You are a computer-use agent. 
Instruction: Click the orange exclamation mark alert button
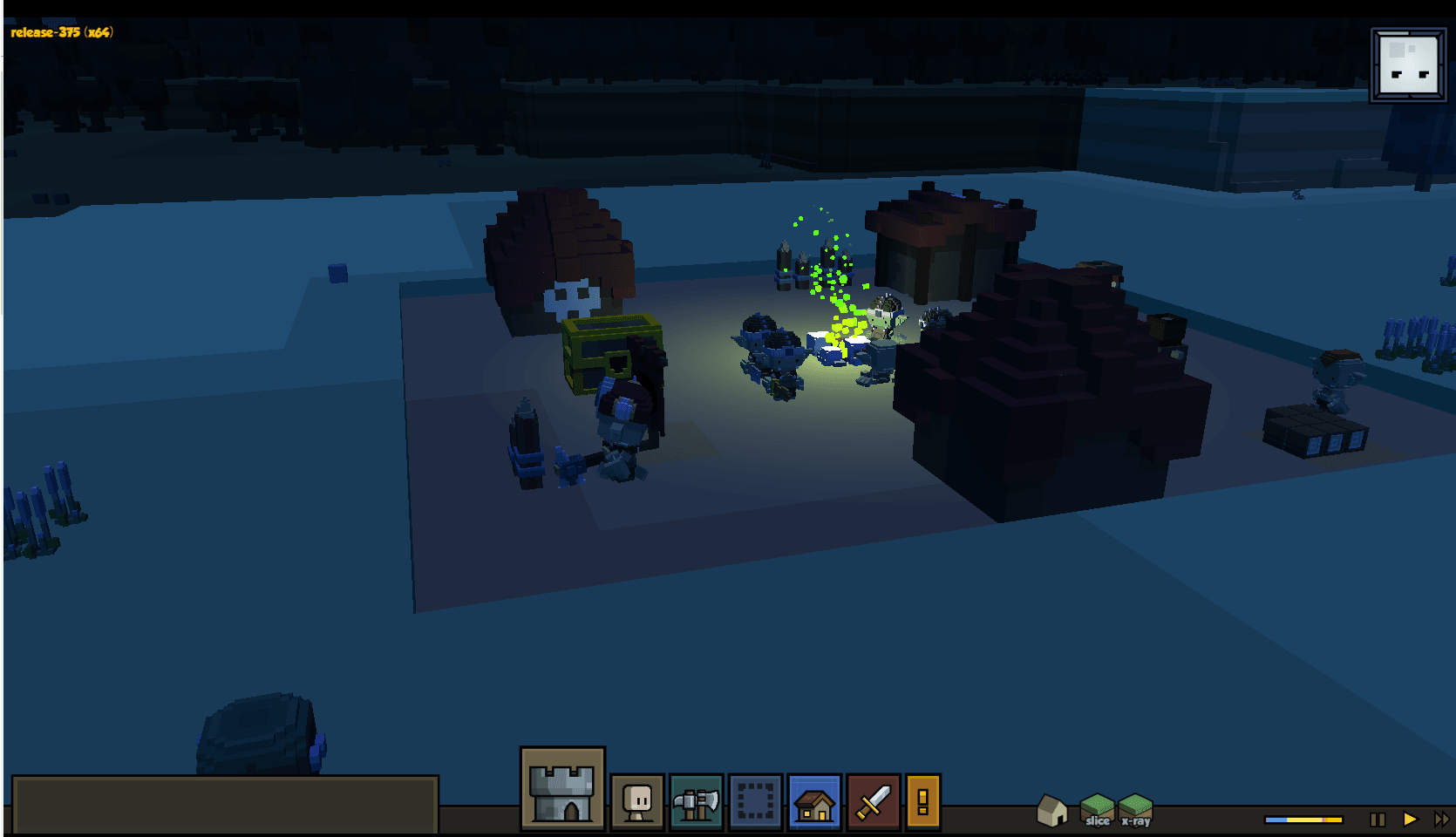coord(922,800)
